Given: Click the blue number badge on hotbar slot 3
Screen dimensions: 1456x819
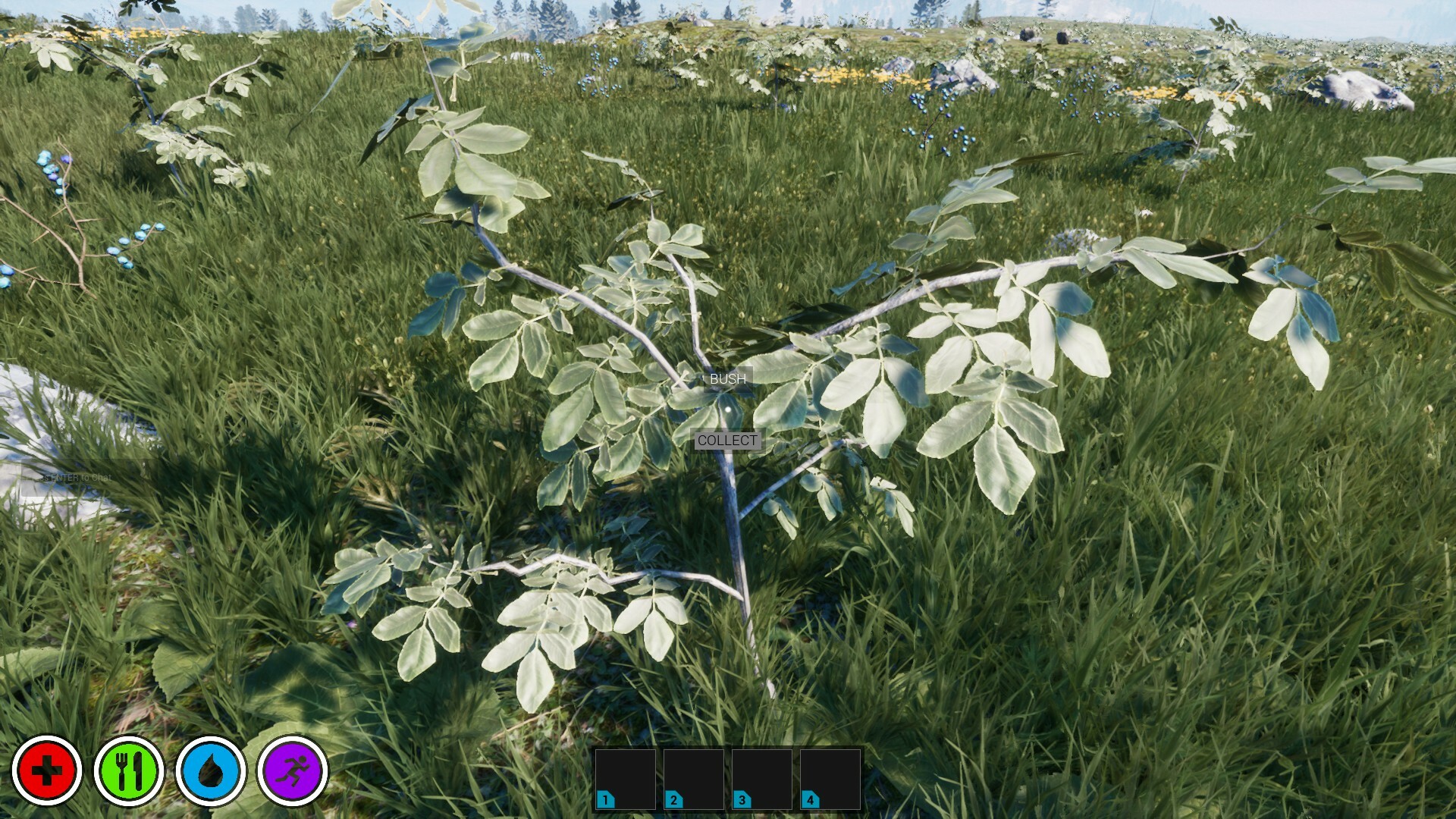Looking at the screenshot, I should [x=741, y=799].
